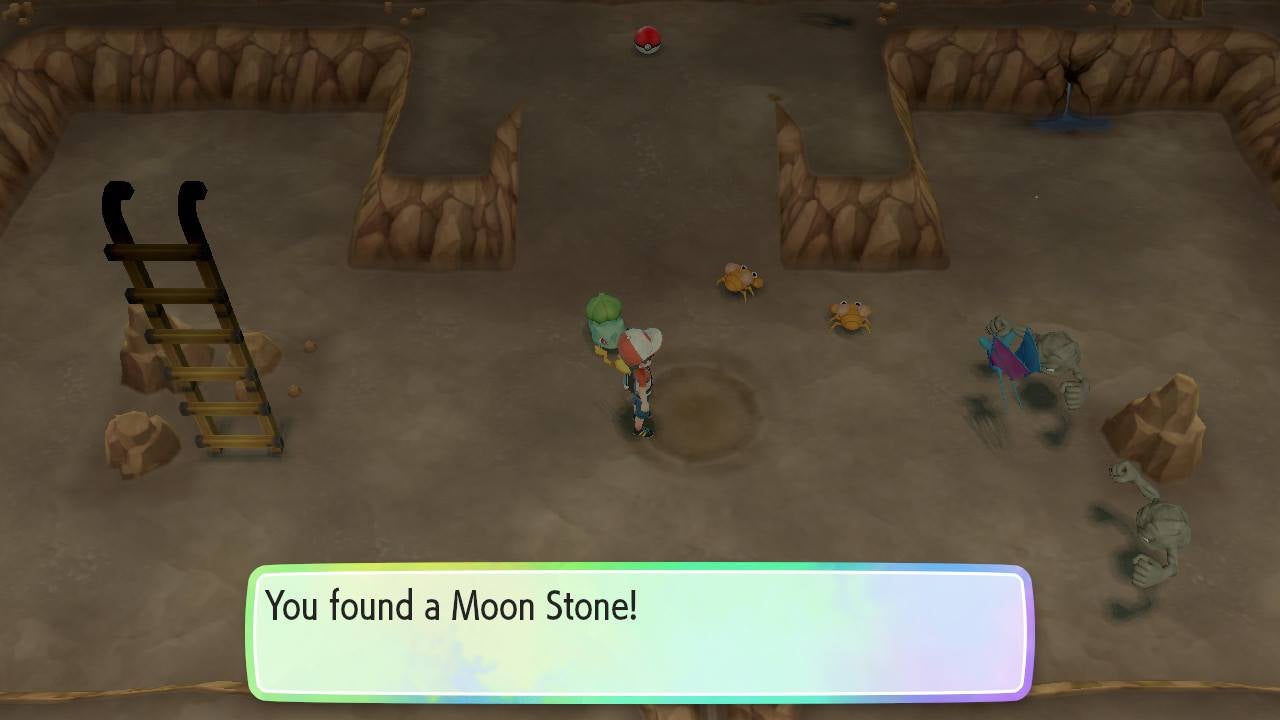Click the second Paras below the first one
This screenshot has height=720, width=1280.
pyautogui.click(x=849, y=315)
